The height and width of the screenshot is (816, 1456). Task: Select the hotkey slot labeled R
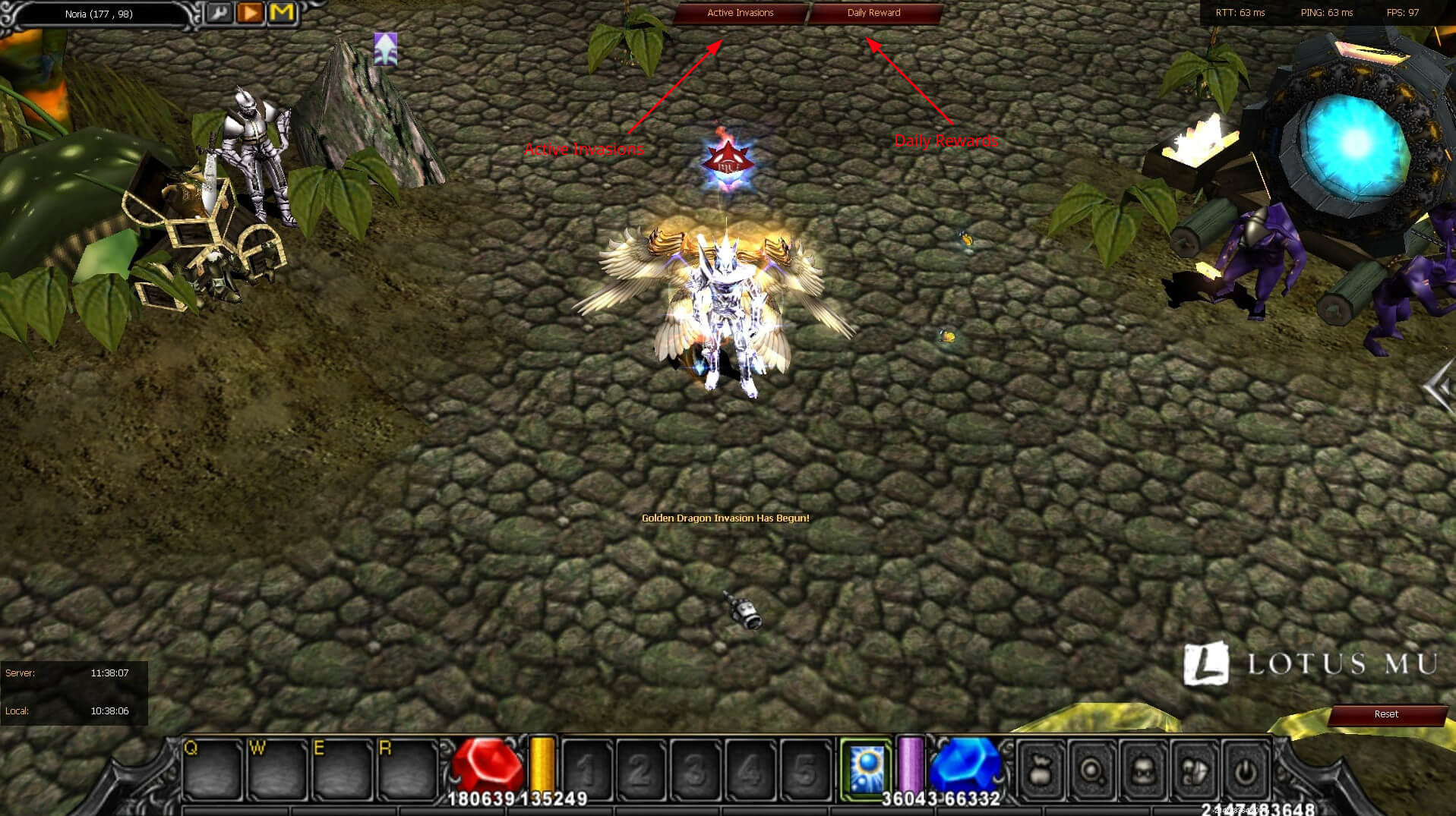click(x=406, y=769)
